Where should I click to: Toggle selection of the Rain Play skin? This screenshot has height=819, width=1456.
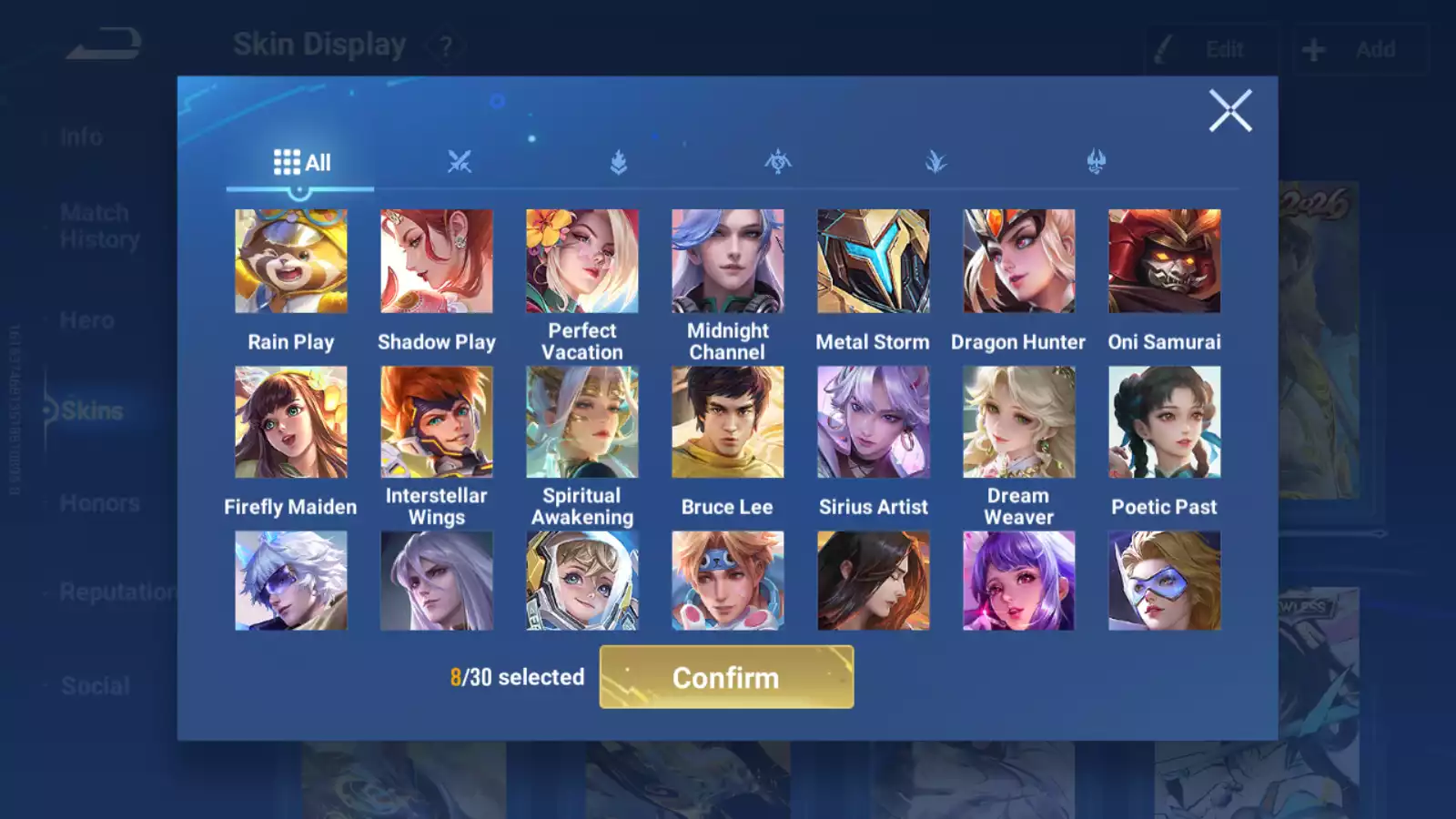290,260
